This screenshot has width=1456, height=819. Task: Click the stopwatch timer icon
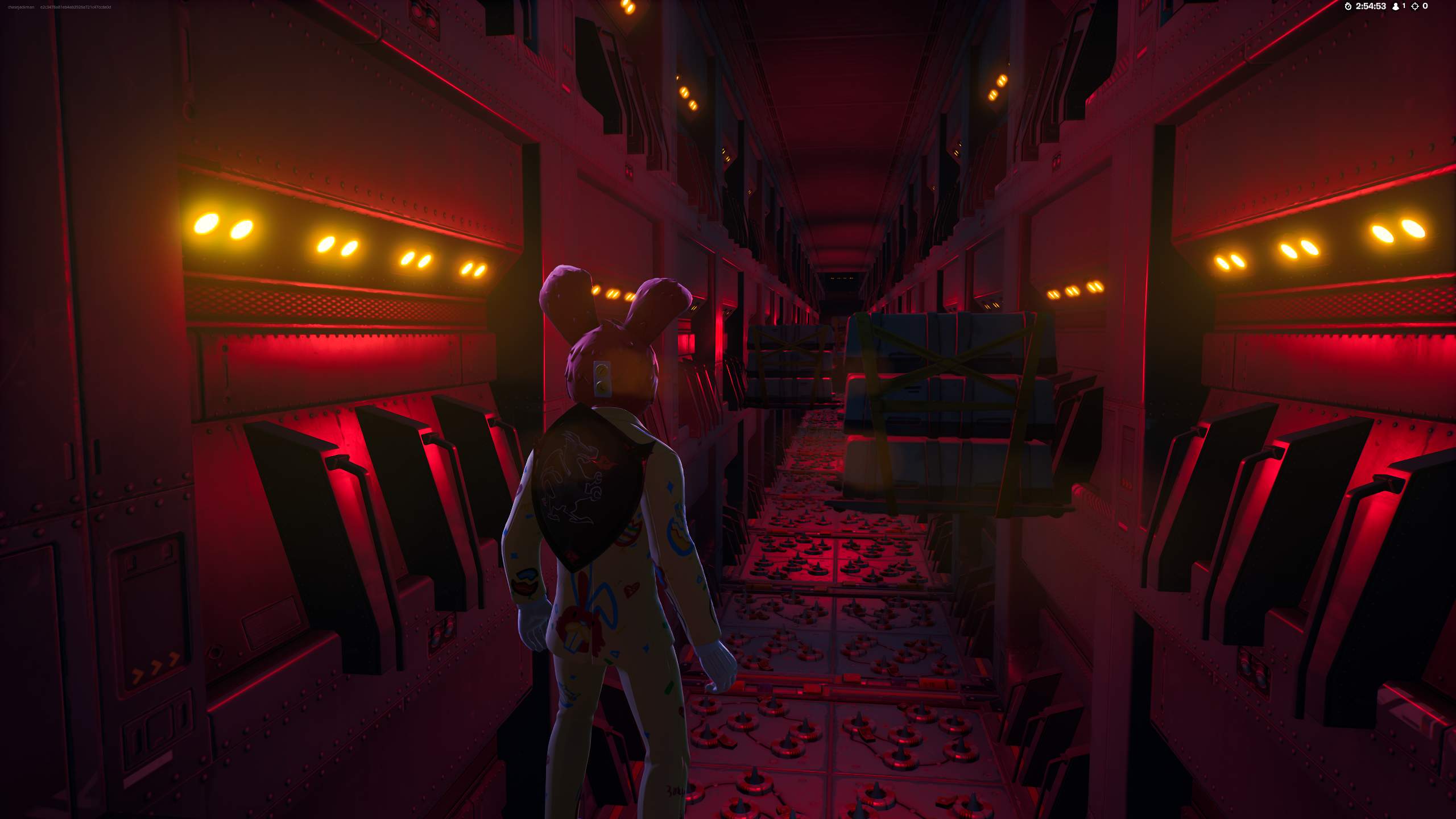(1348, 7)
